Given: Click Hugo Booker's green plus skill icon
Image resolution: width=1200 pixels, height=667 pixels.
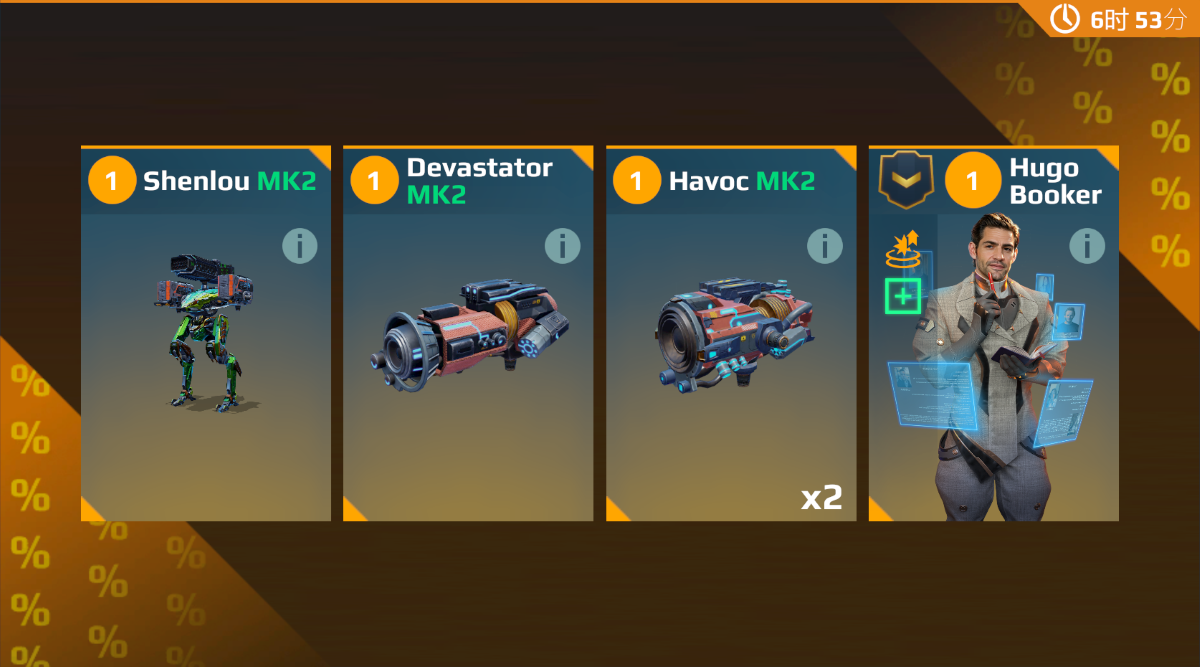Looking at the screenshot, I should click(x=903, y=297).
